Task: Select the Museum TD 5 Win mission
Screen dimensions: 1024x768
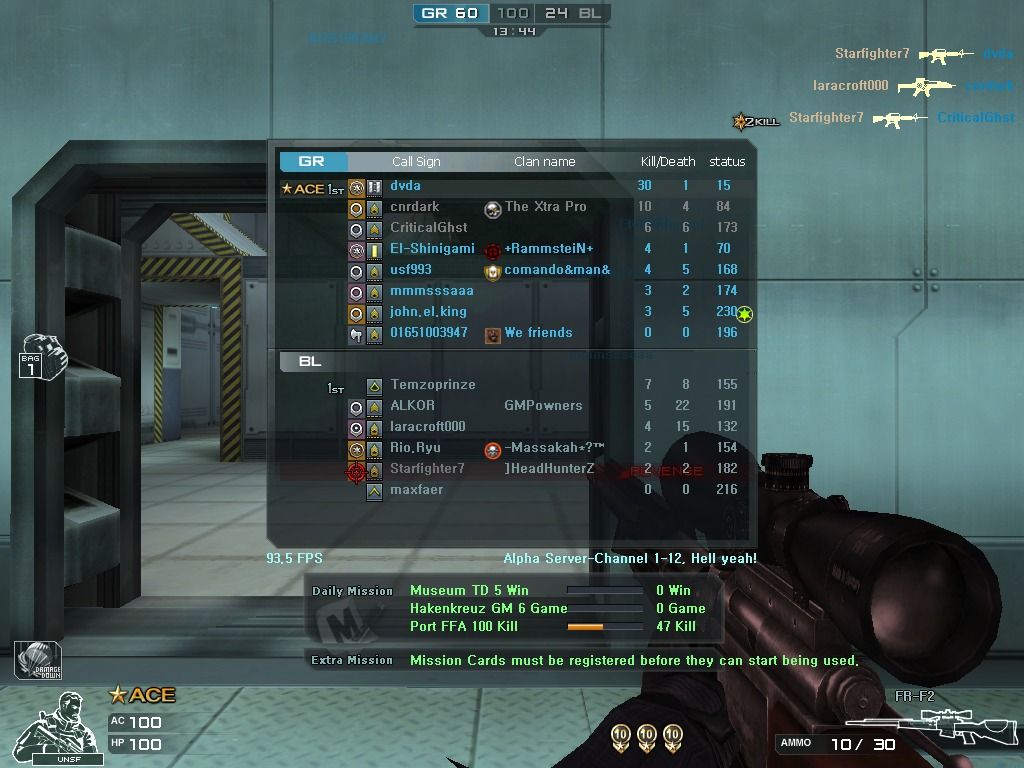Action: (469, 591)
